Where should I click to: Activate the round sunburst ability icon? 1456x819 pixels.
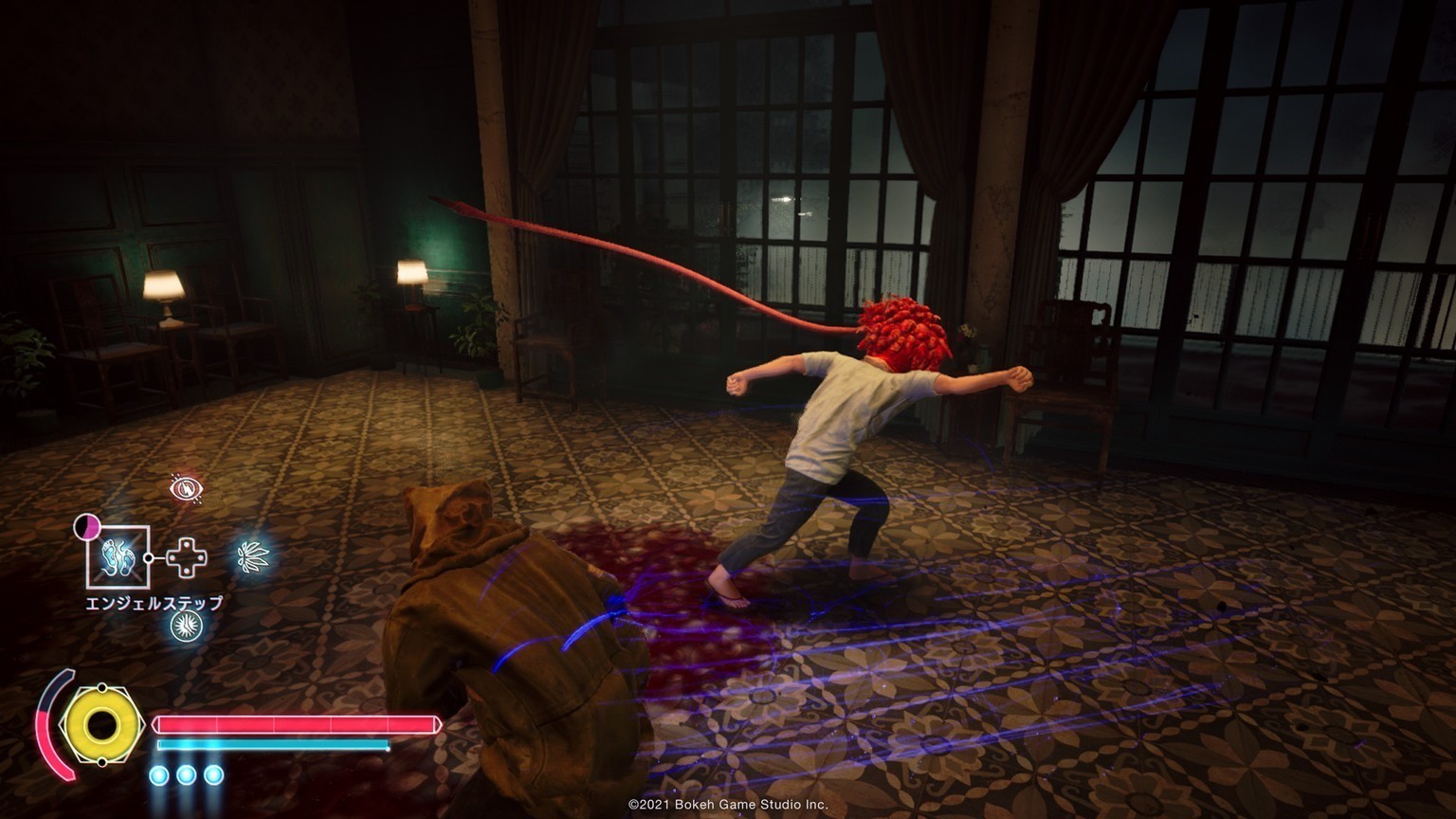[x=186, y=625]
